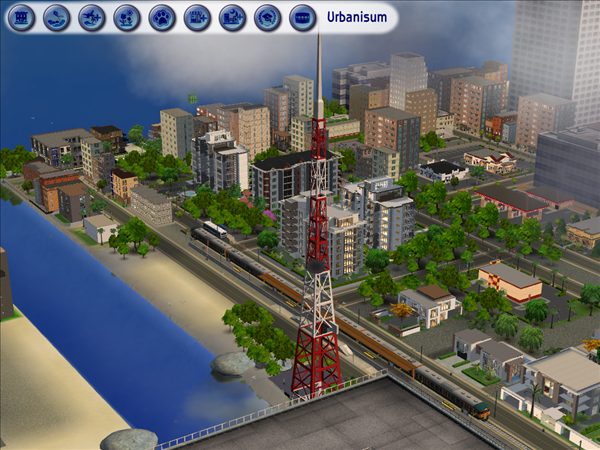Open the kite and waves hobby button

57,17
